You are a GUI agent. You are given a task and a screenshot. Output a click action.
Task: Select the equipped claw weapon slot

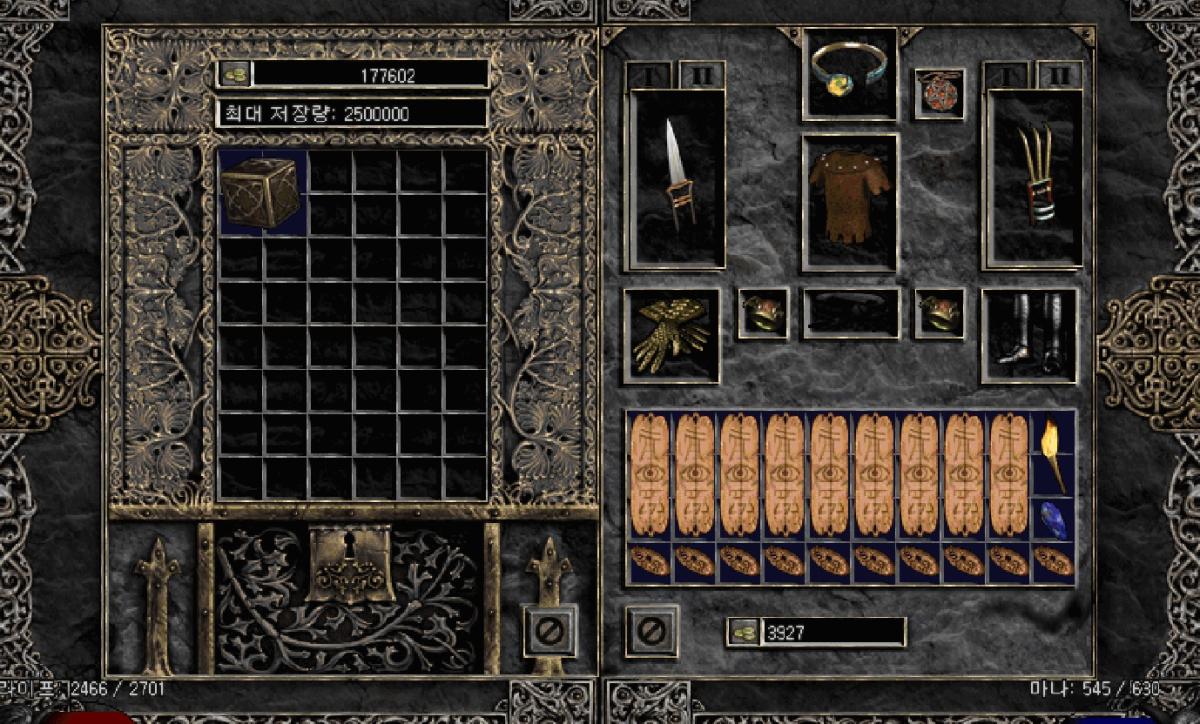point(1033,180)
